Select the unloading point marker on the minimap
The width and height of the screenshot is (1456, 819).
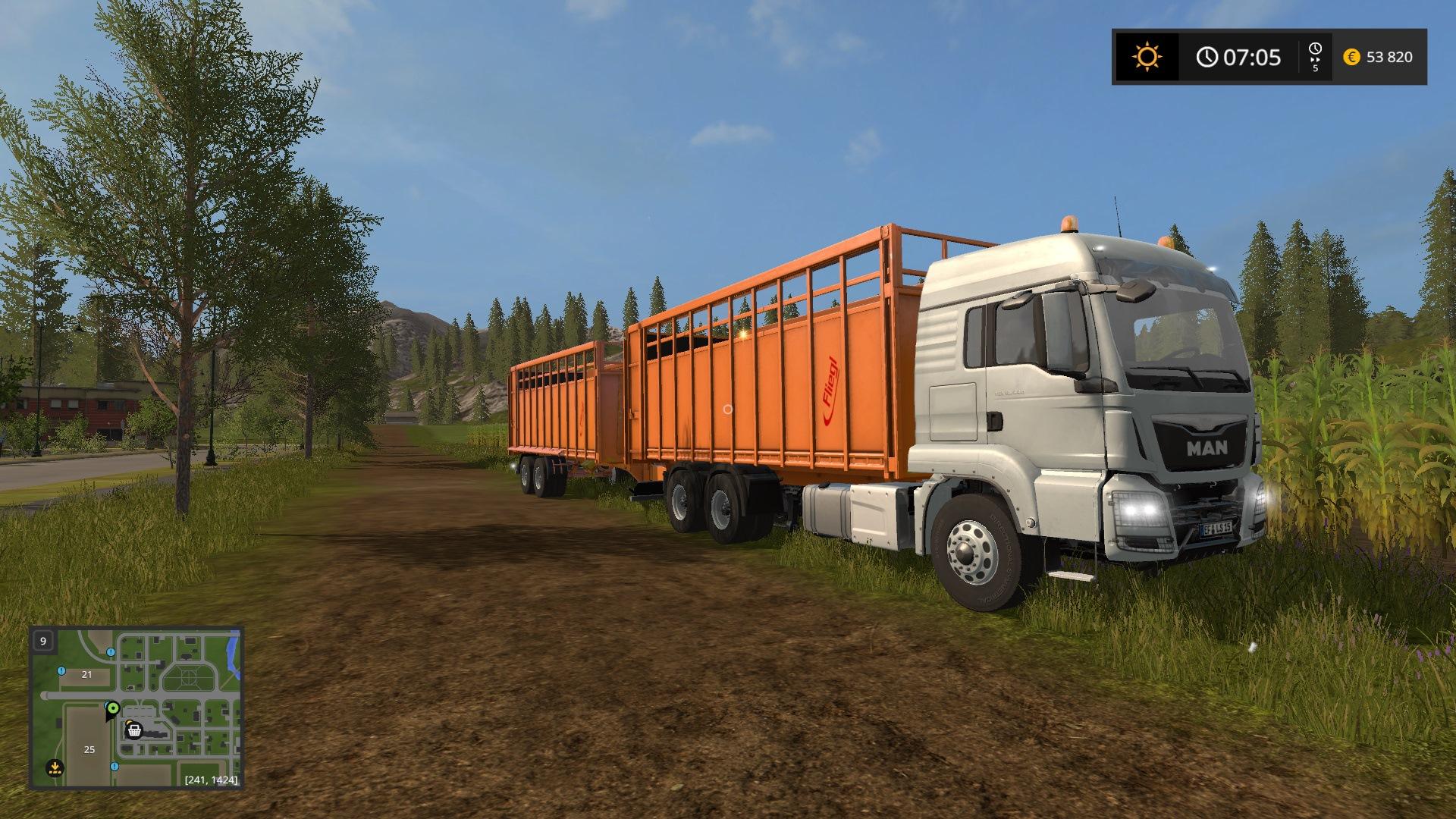(x=55, y=767)
